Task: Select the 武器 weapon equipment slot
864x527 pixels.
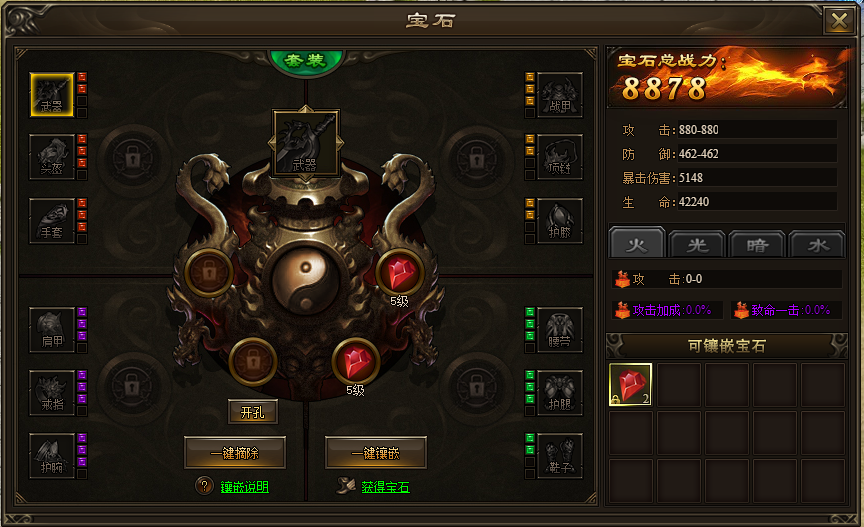Action: [52, 94]
